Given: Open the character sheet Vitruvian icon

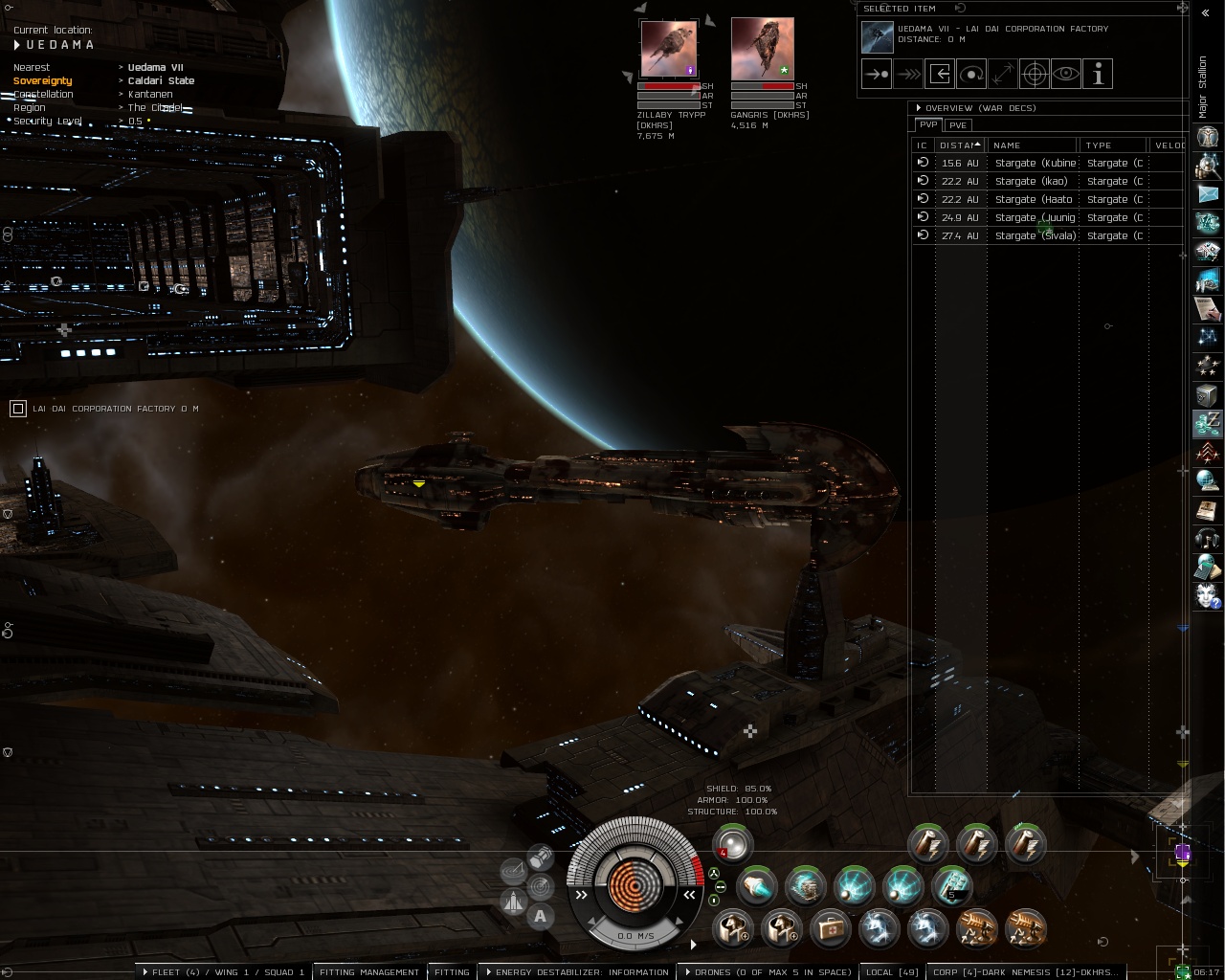Looking at the screenshot, I should point(1208,137).
